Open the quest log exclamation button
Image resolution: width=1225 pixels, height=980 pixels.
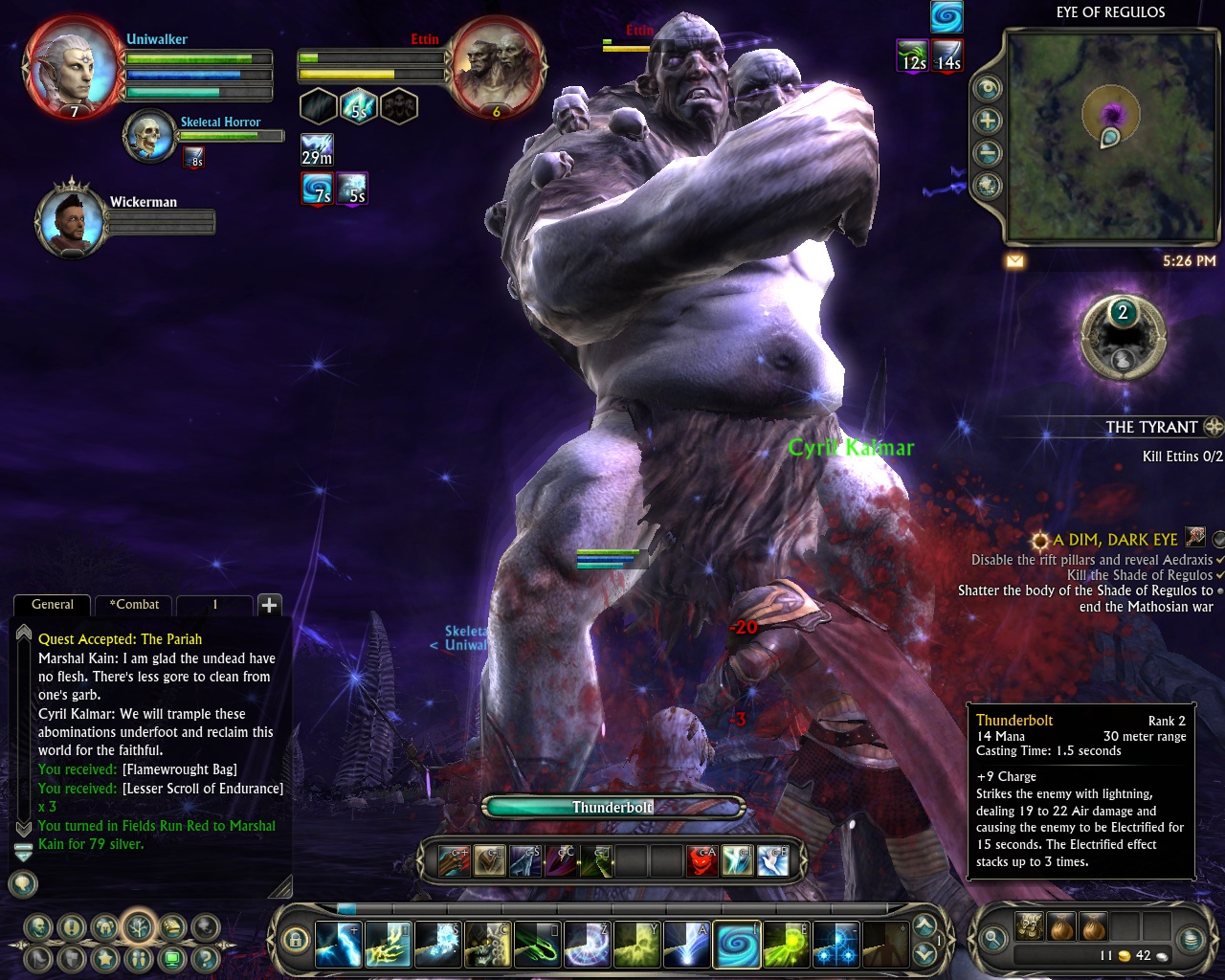72,926
